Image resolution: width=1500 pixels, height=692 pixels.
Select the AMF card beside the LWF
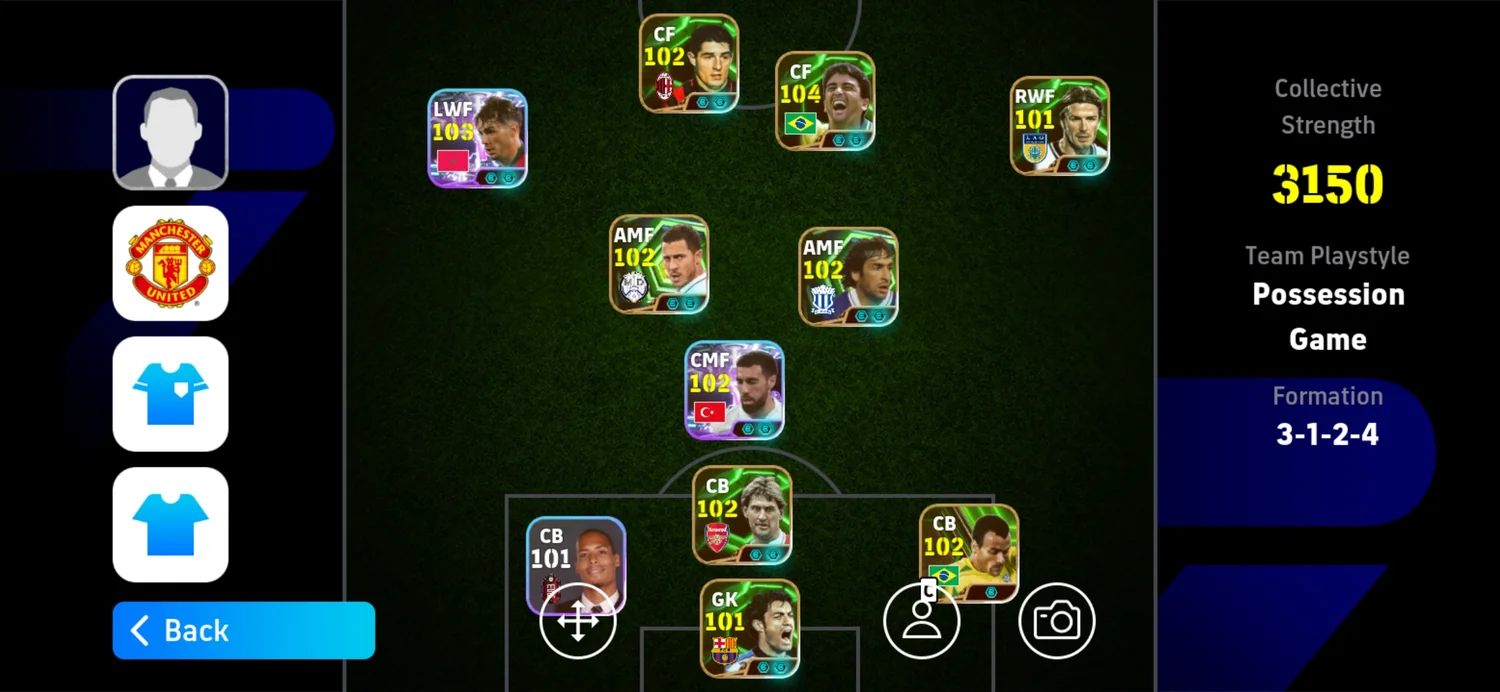click(659, 264)
